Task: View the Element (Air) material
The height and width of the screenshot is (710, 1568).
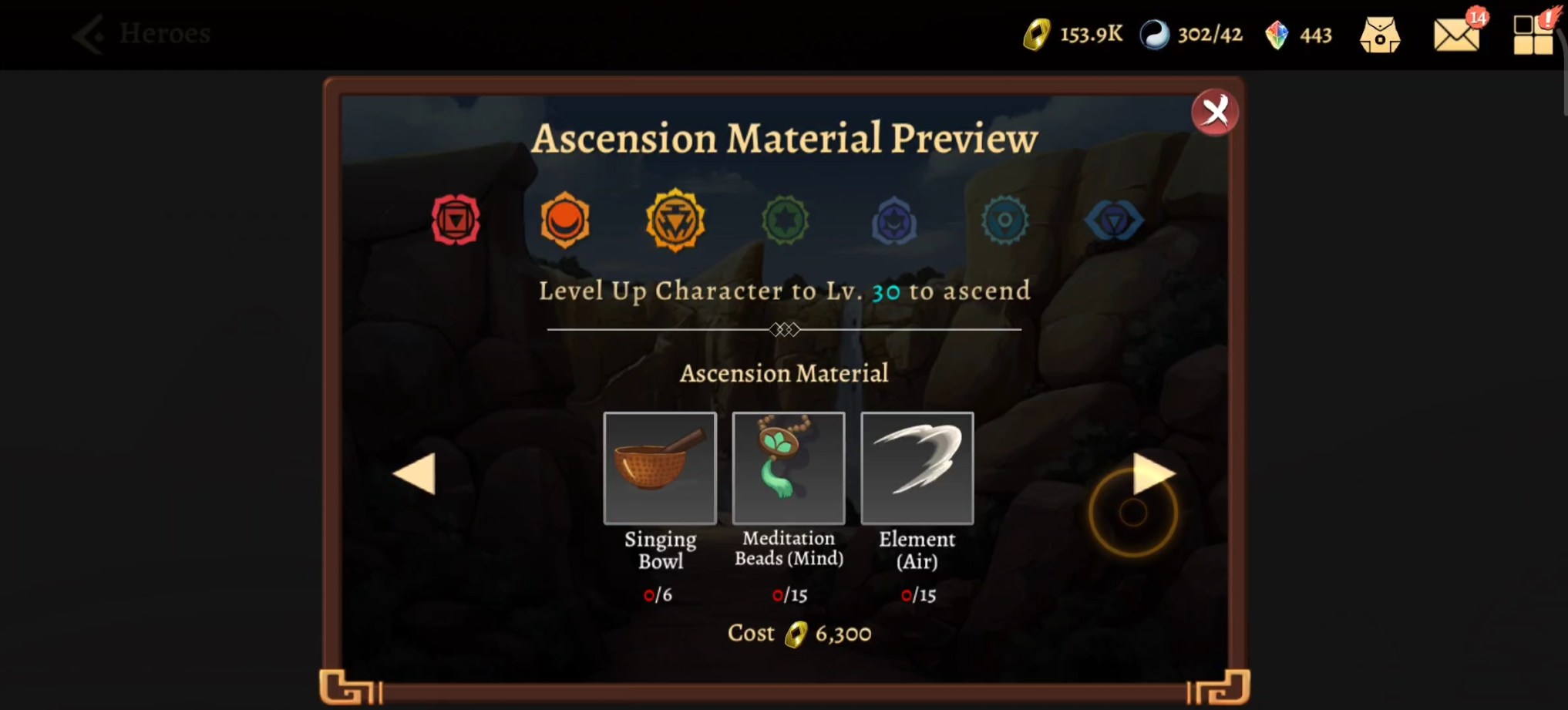Action: [917, 468]
